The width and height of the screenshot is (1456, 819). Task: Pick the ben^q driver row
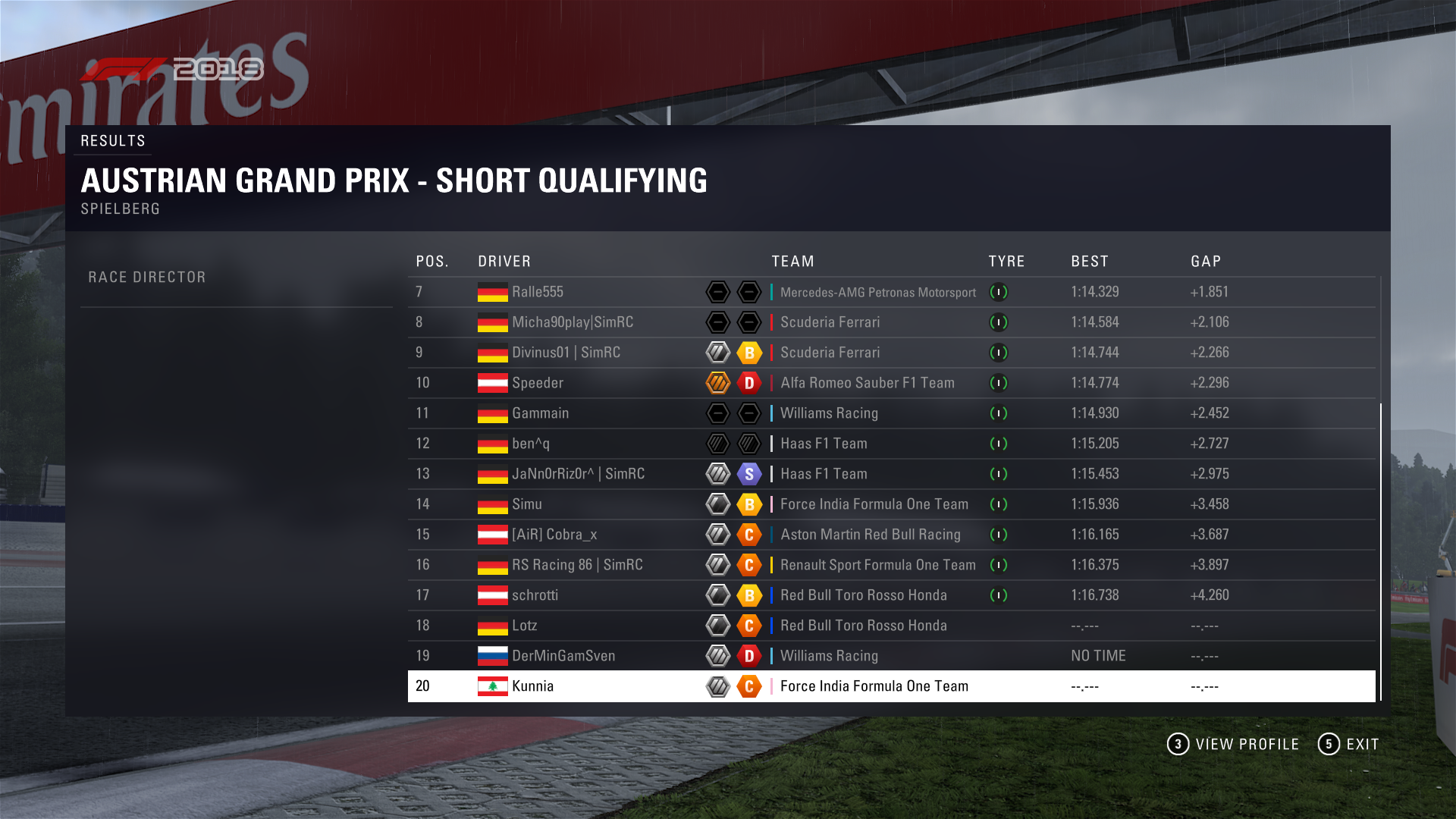pyautogui.click(x=531, y=444)
